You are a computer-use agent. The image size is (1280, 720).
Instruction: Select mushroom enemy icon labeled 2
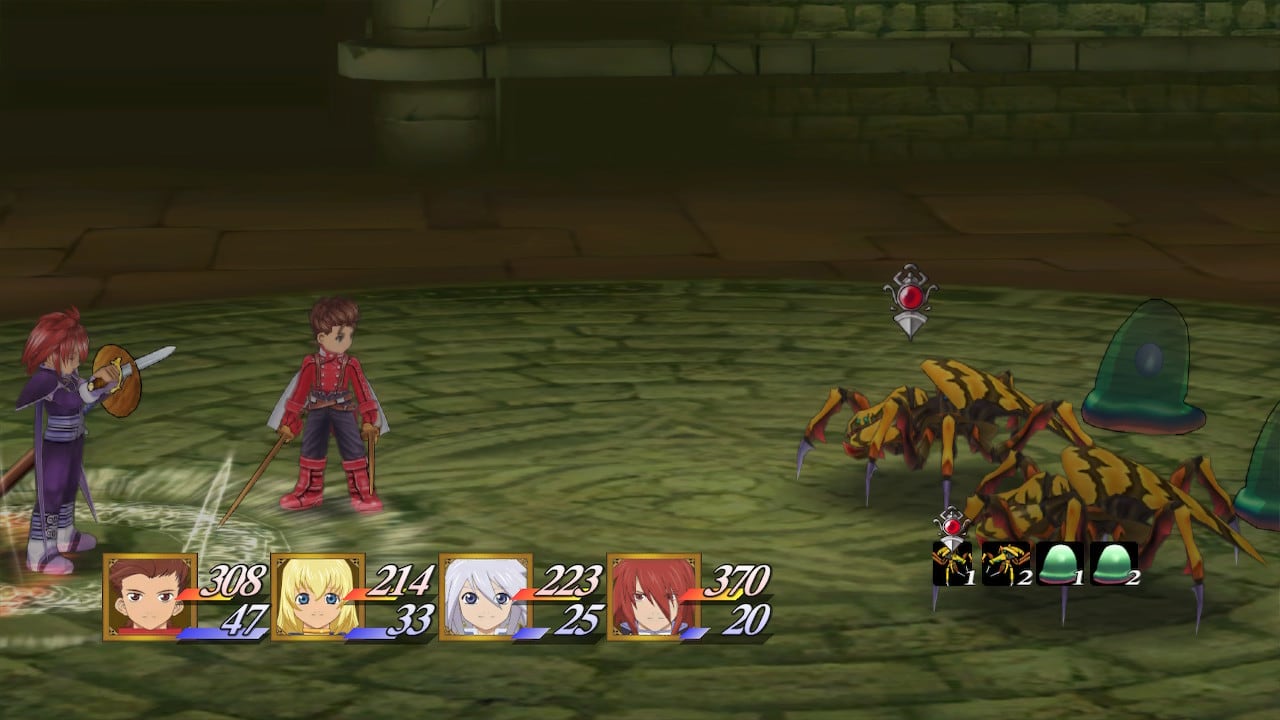[x=1112, y=567]
